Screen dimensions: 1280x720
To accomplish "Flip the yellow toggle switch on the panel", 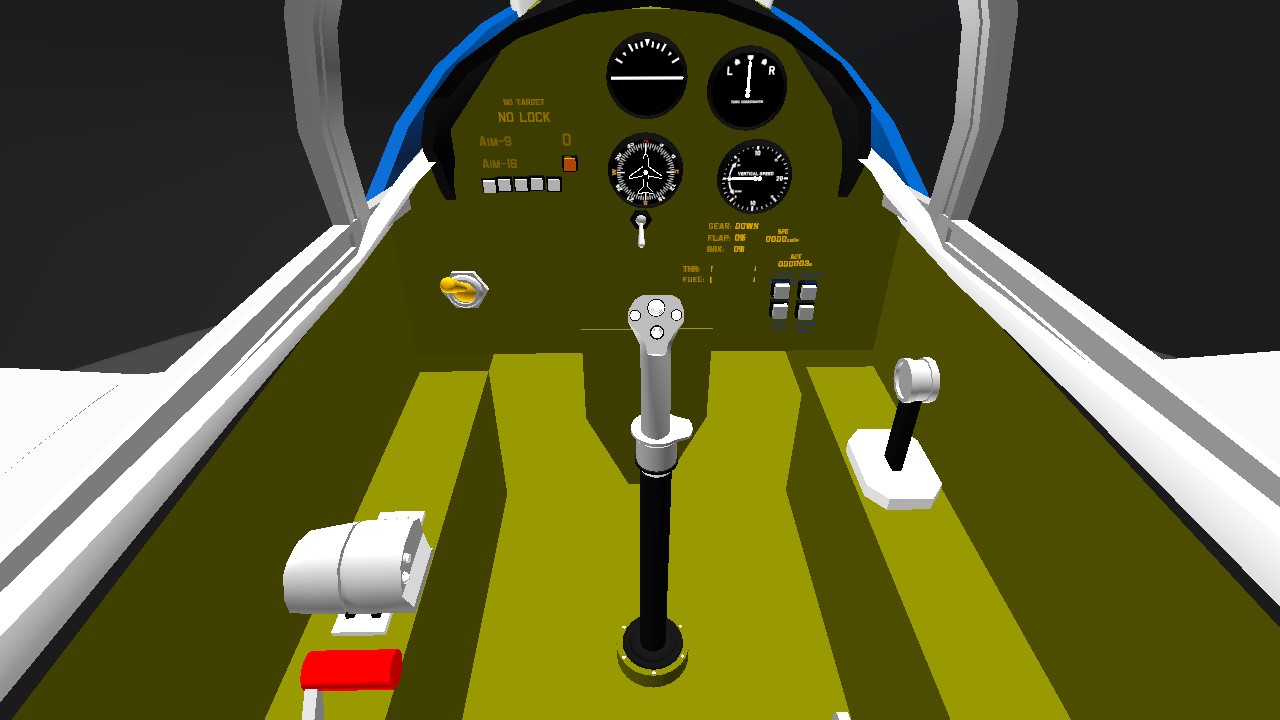I will [x=461, y=289].
